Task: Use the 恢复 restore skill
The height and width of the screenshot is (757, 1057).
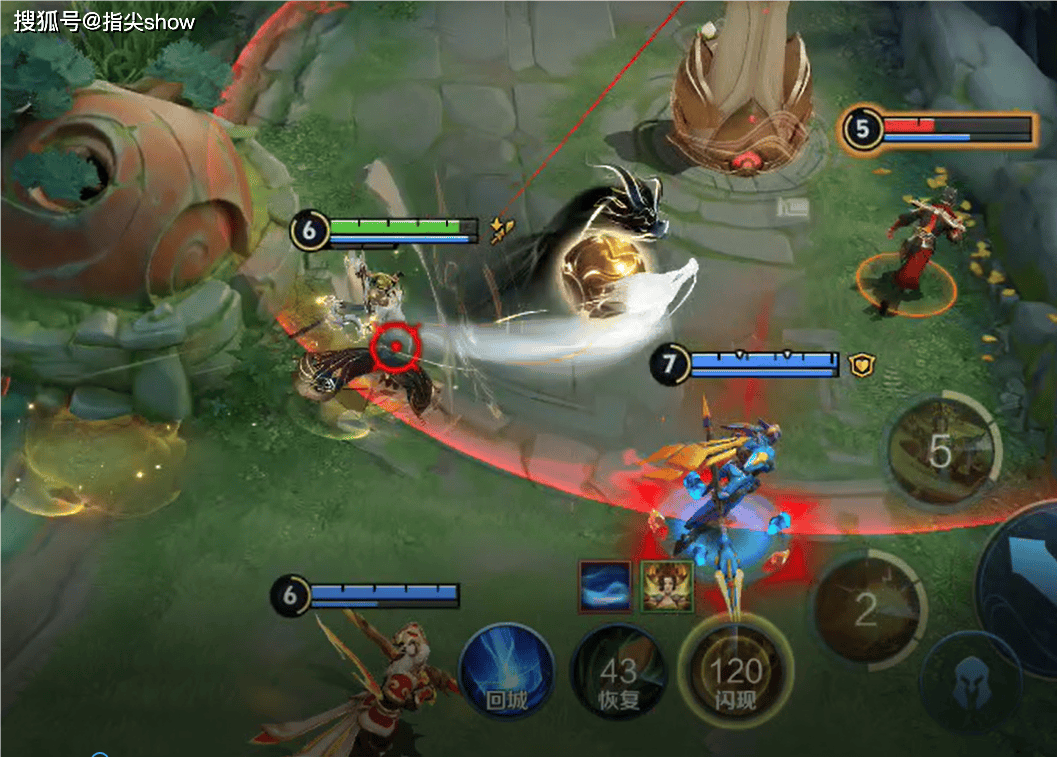Action: (x=619, y=671)
